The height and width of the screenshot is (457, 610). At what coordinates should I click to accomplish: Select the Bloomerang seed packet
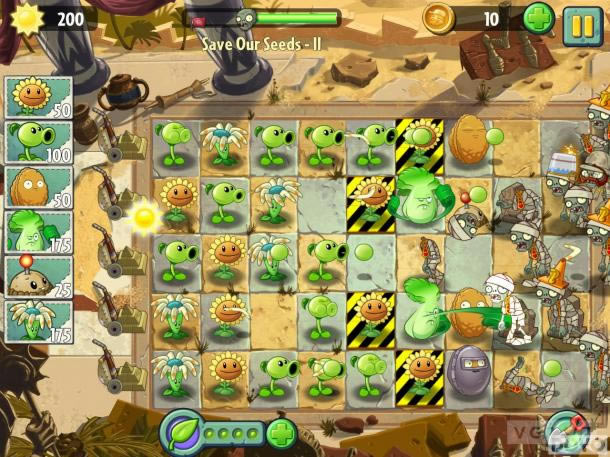(x=38, y=320)
